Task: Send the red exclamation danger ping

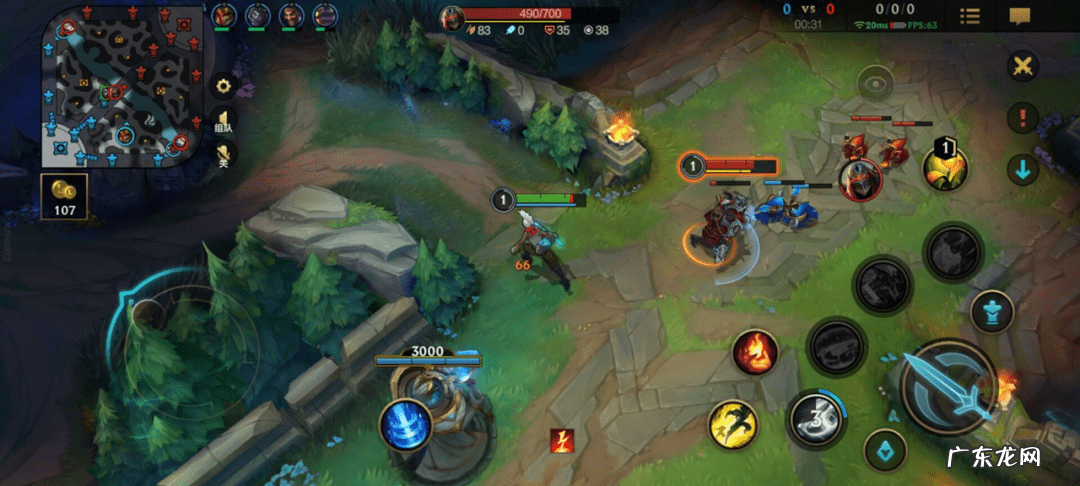Action: (1022, 118)
